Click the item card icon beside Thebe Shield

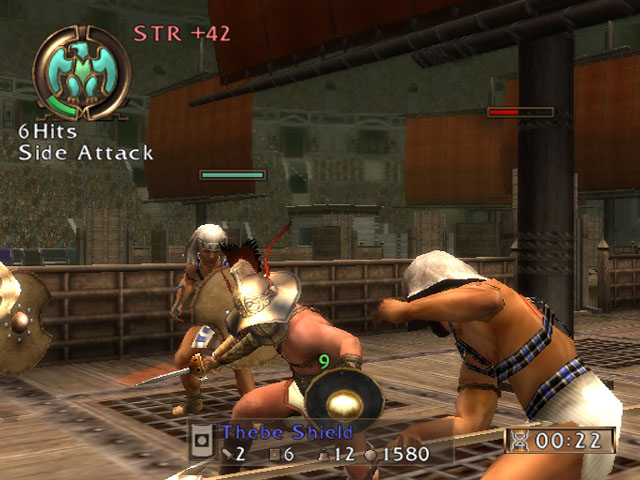[x=202, y=440]
